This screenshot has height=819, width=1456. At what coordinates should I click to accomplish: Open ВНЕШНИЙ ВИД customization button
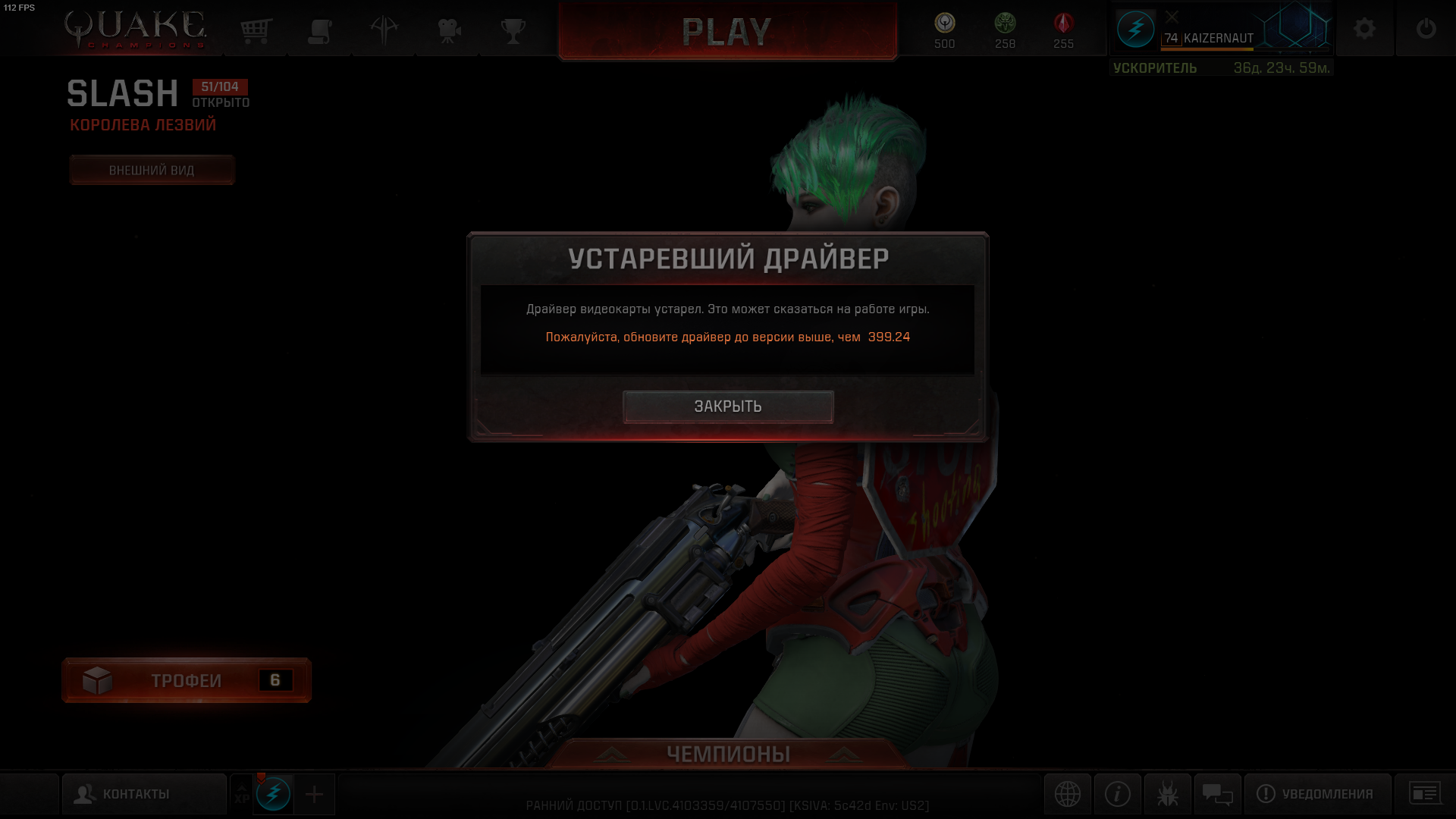click(x=152, y=170)
